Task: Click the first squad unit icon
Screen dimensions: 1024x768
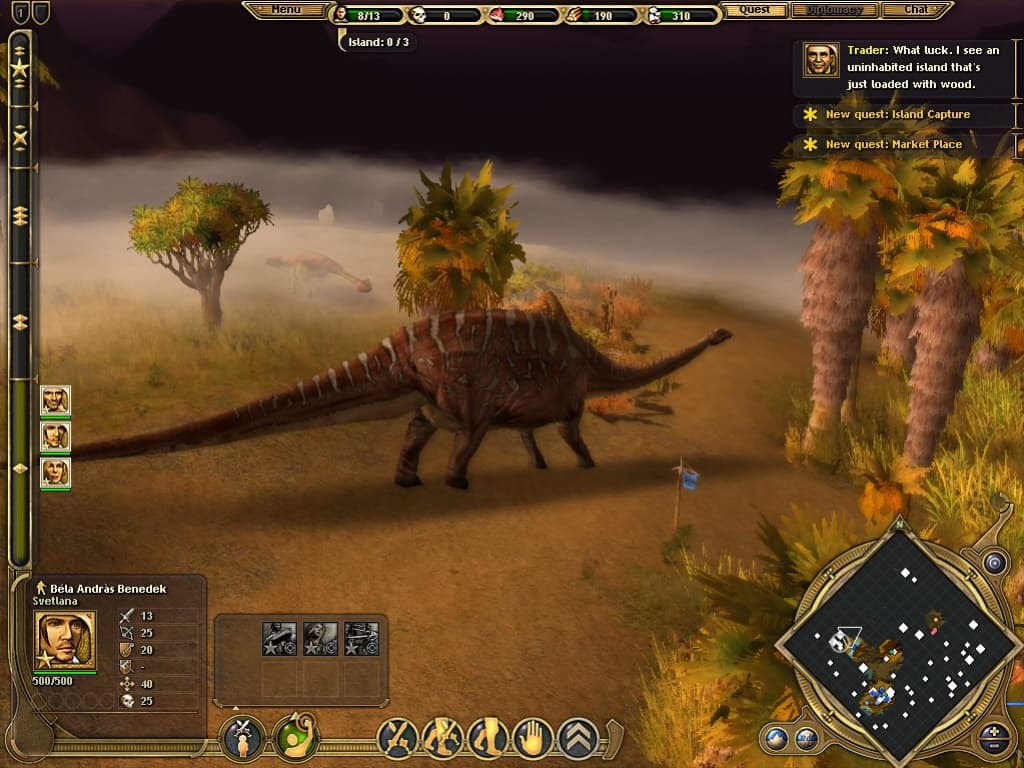Action: [279, 639]
